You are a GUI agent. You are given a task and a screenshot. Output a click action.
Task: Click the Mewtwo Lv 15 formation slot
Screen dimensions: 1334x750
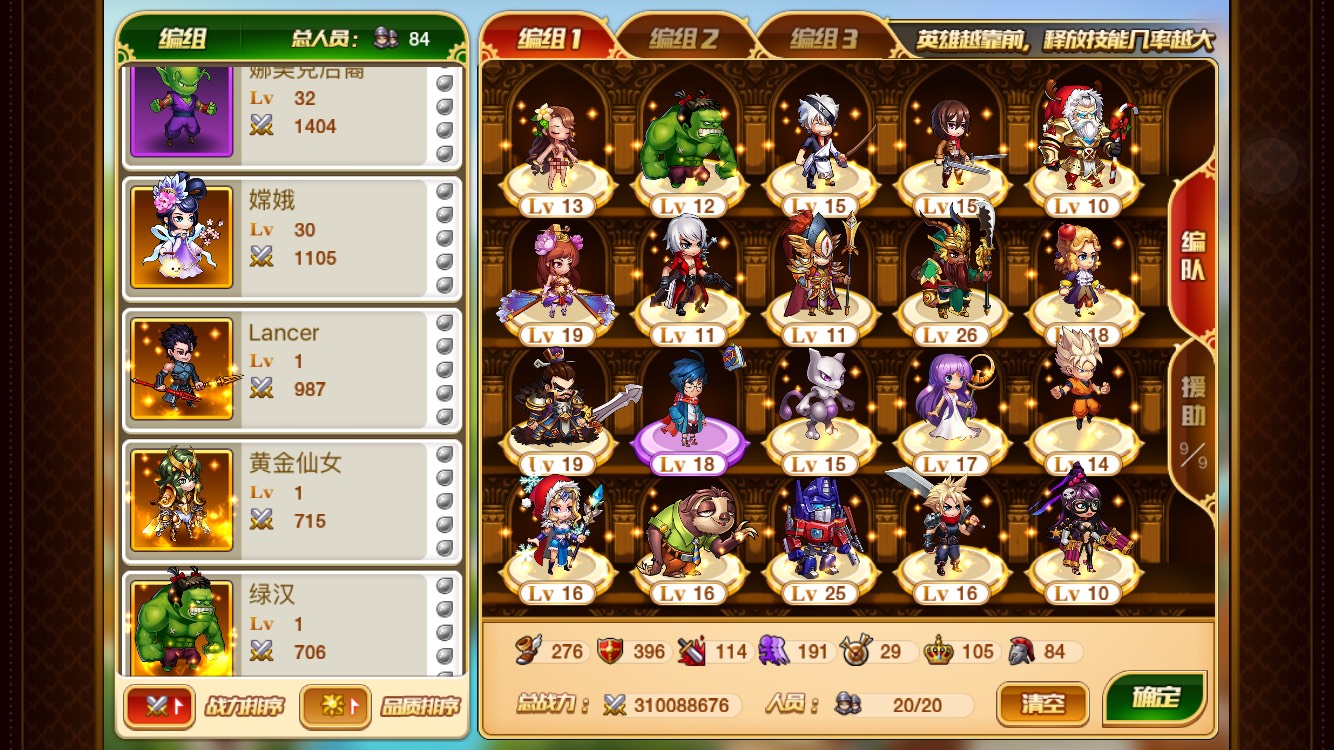[820, 405]
